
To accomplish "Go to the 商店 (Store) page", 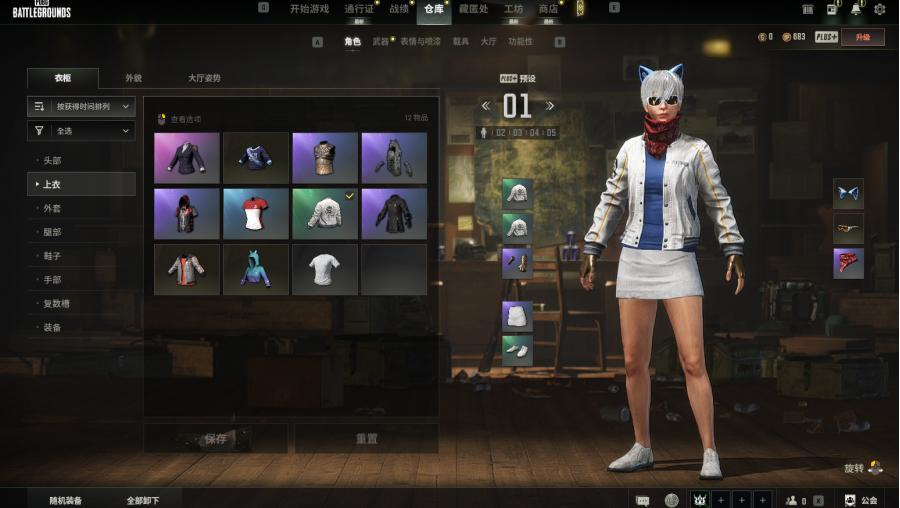I will 548,9.
